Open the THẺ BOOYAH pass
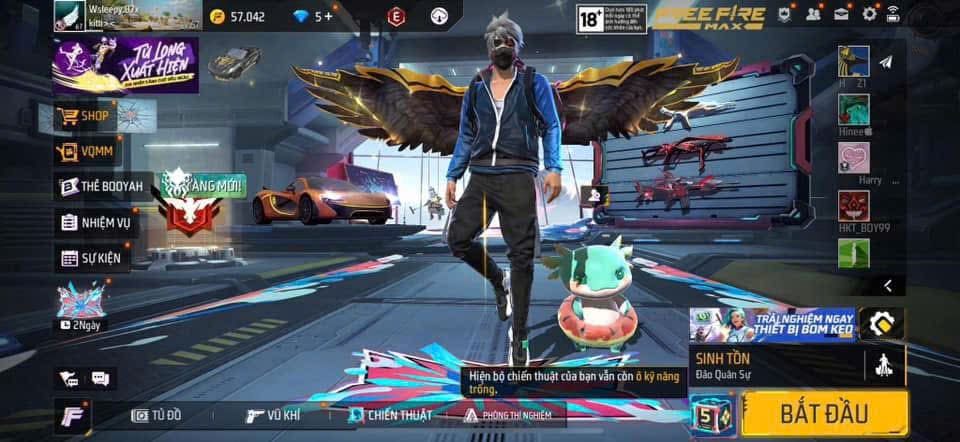Image resolution: width=960 pixels, height=442 pixels. (x=100, y=187)
